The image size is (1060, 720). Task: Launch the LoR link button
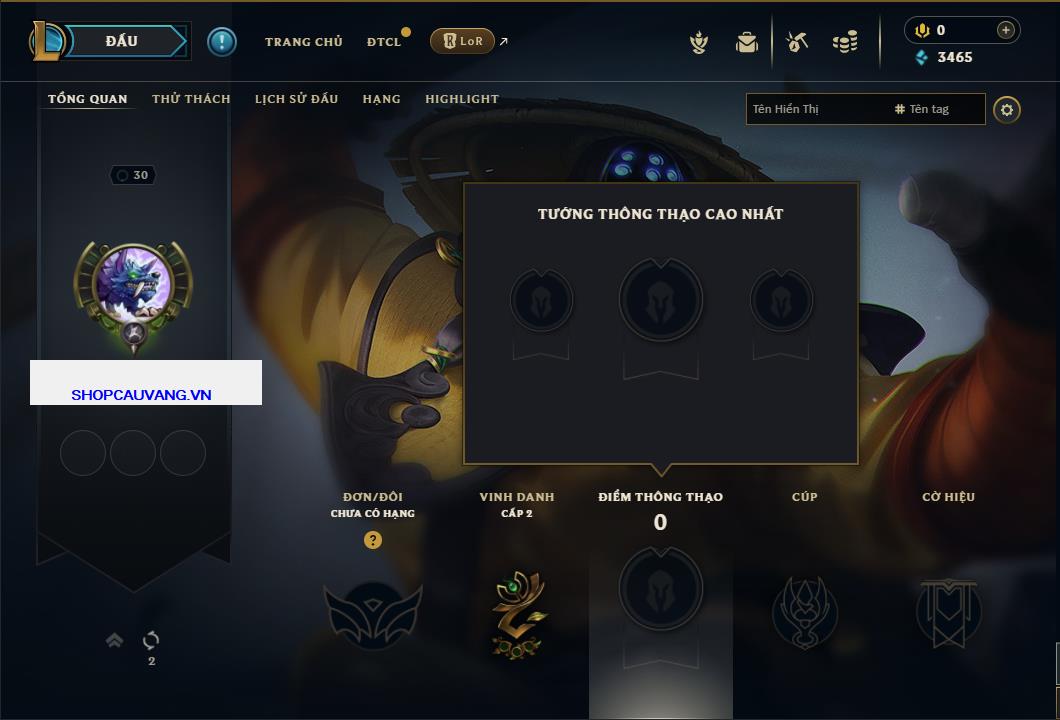[x=462, y=42]
